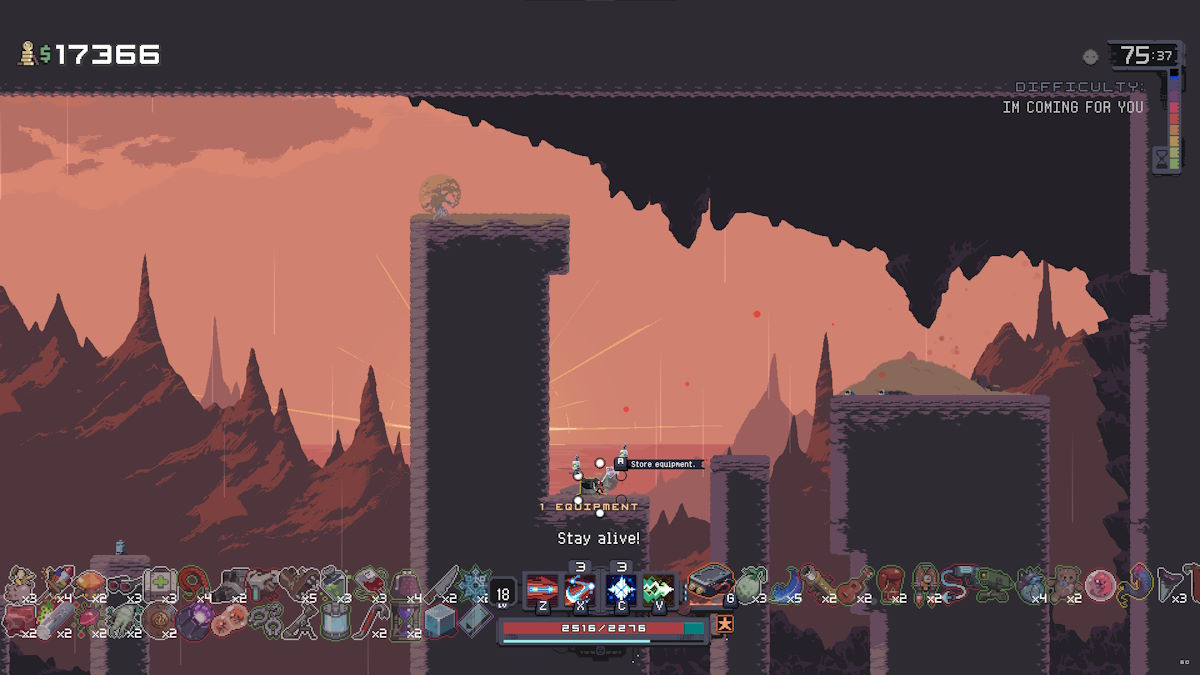Use the car battery equipment slot
The image size is (1200, 675).
(711, 583)
